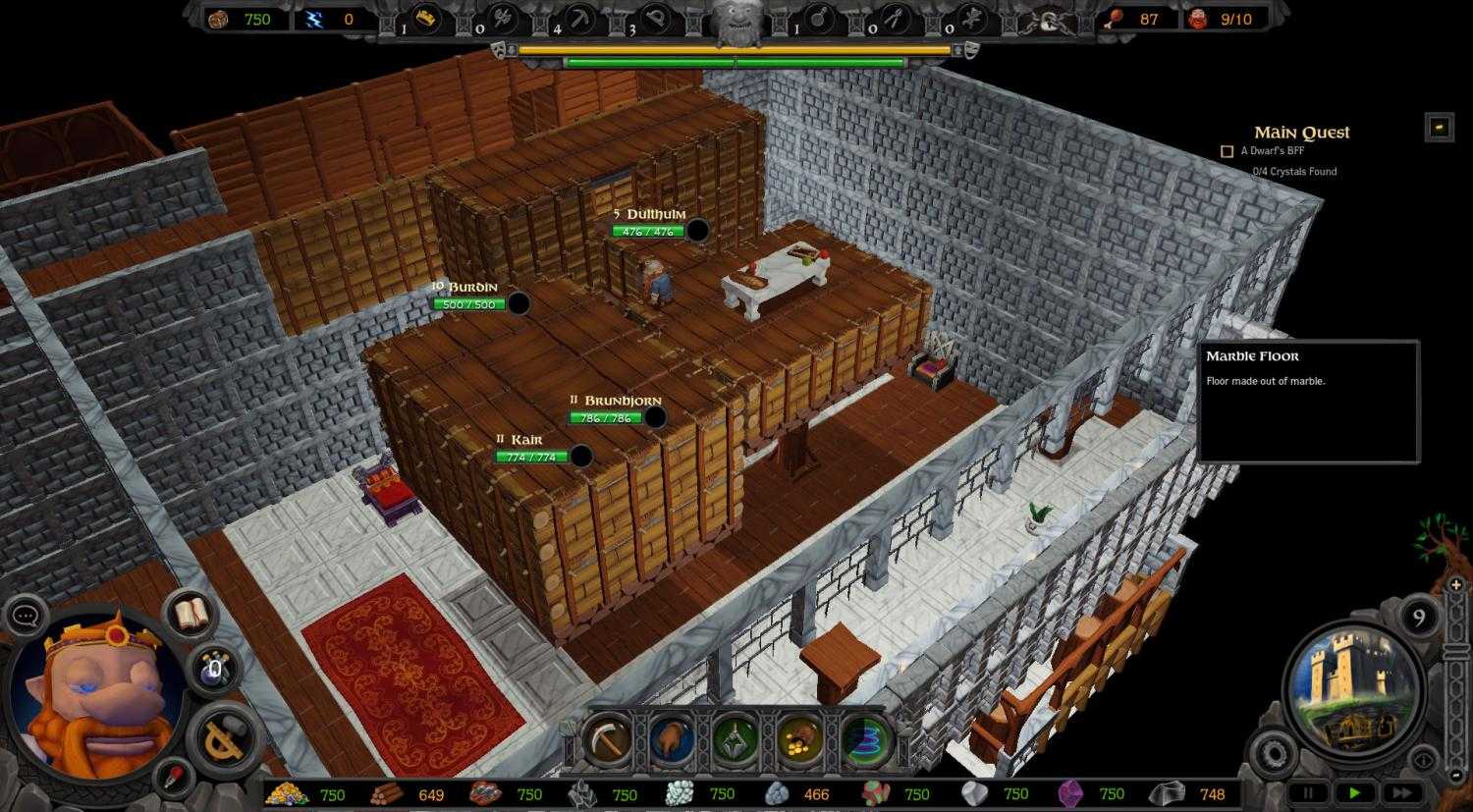Toggle the crossbow icon near the portrait
1473x812 pixels.
pyautogui.click(x=222, y=737)
